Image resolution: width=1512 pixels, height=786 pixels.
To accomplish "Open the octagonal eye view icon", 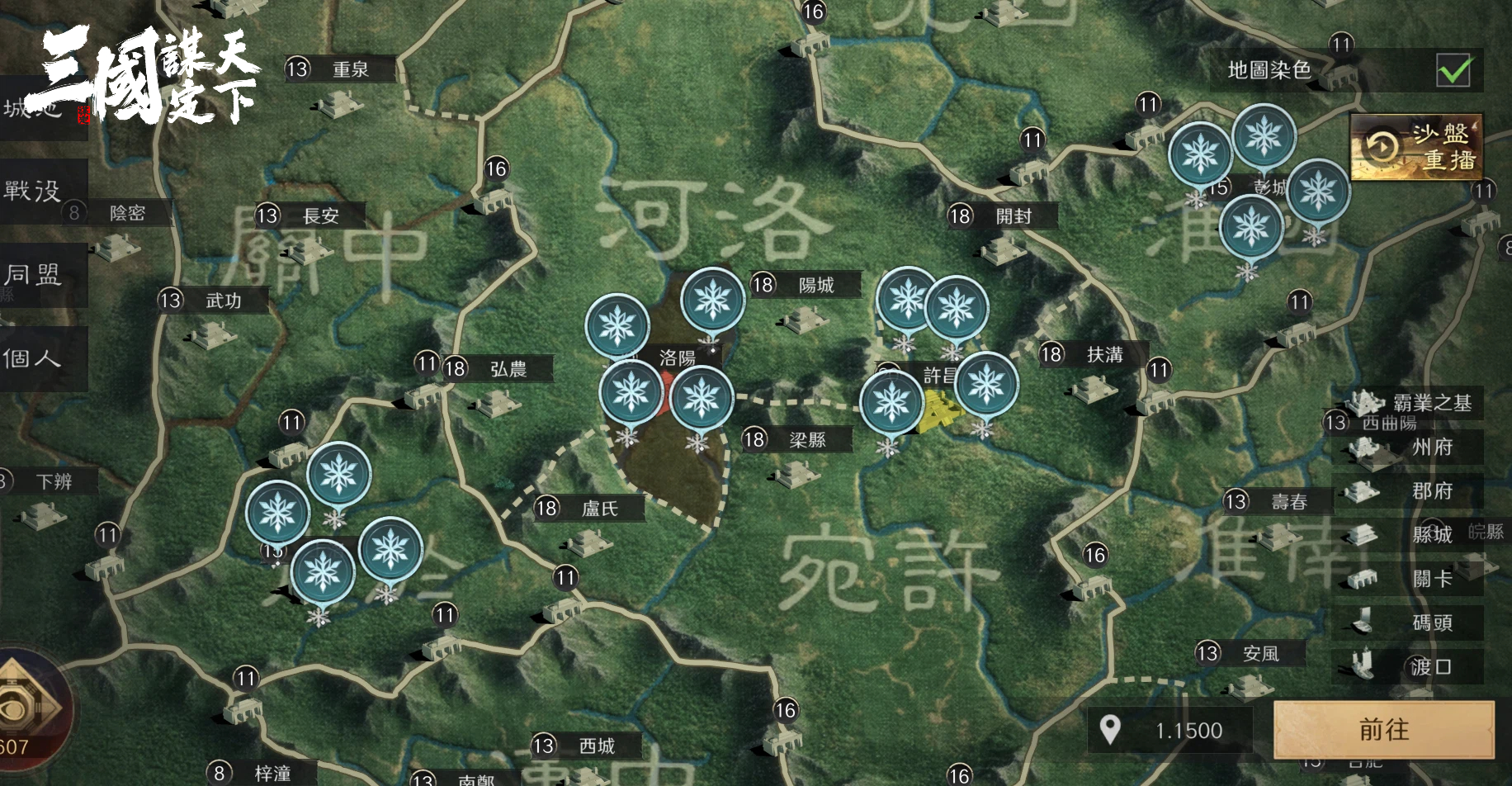I will (25, 707).
